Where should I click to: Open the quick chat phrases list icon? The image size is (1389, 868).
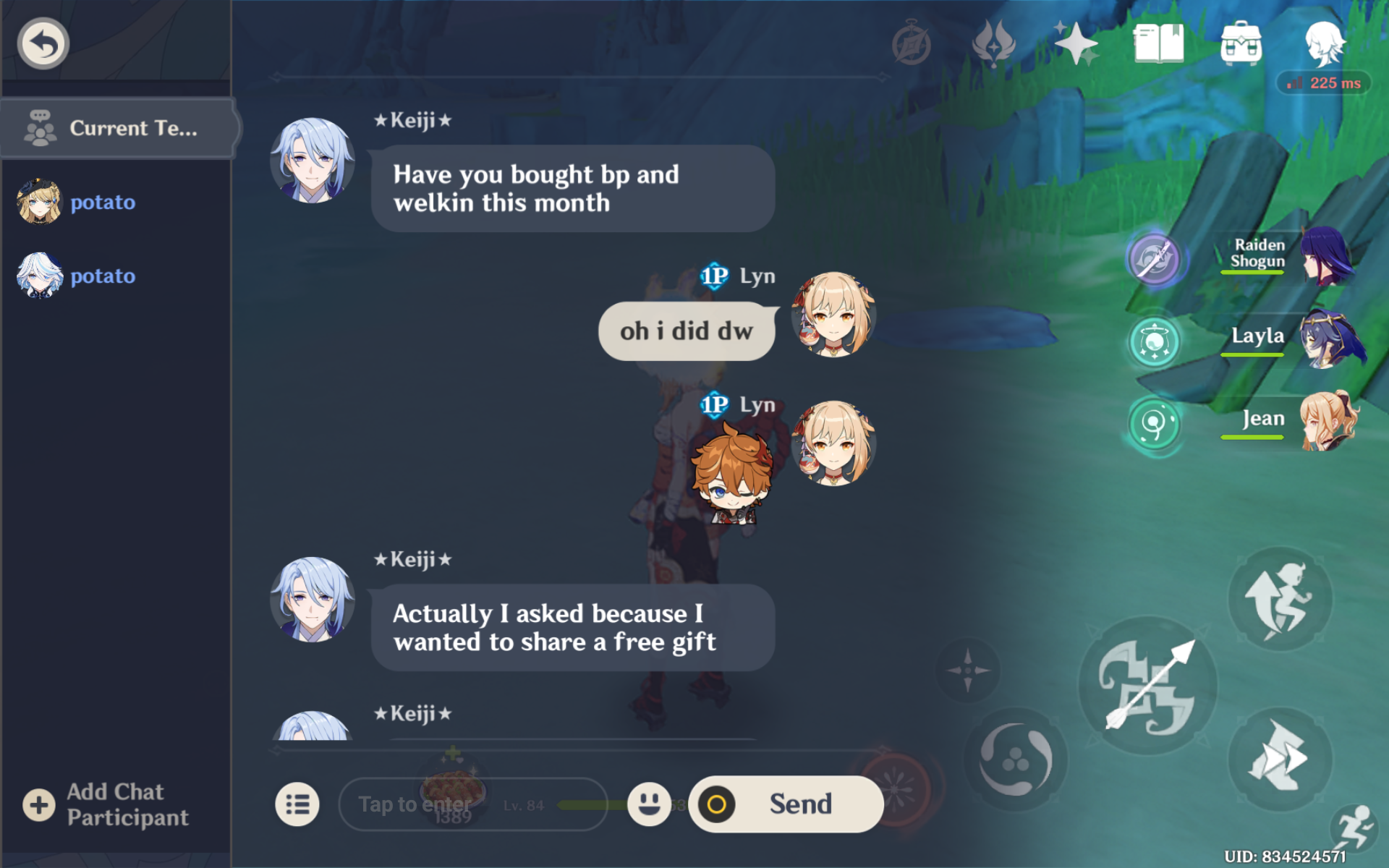tap(299, 804)
